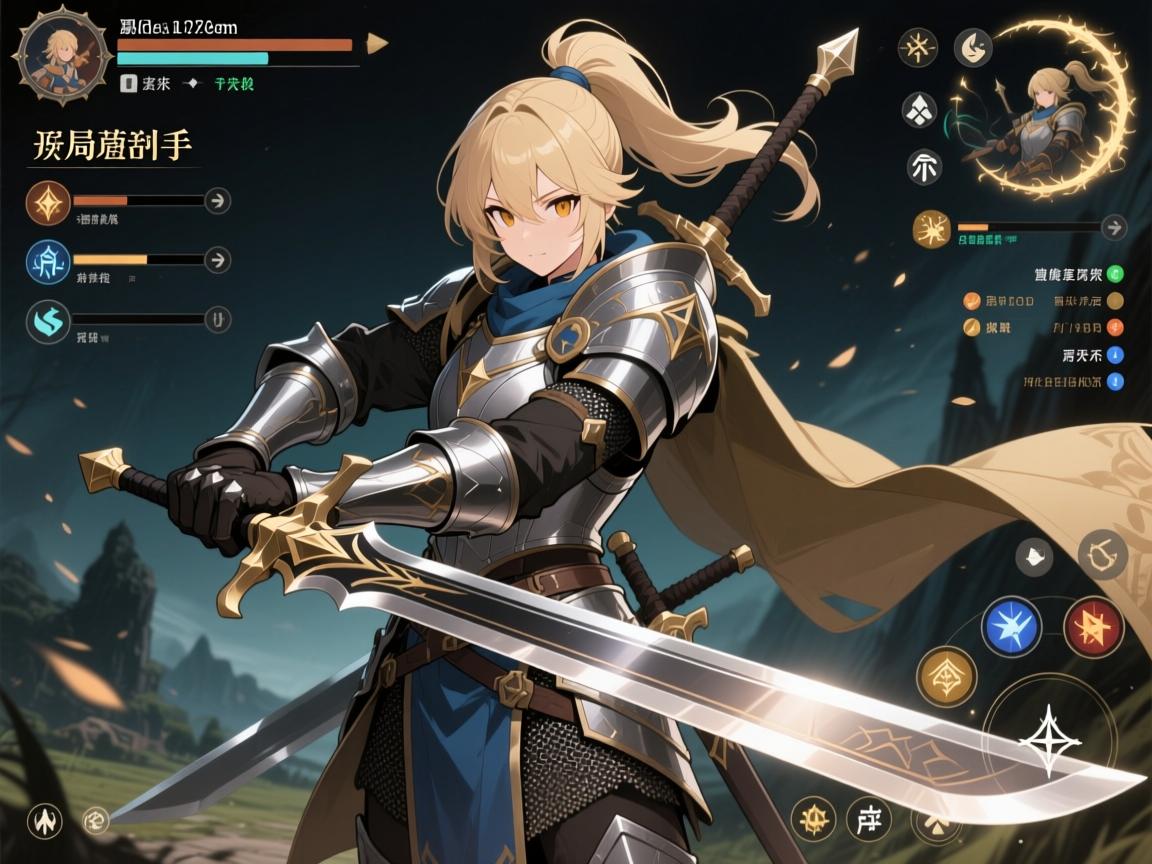
Task: Select the brown four-point star skill icon
Action: tap(48, 203)
